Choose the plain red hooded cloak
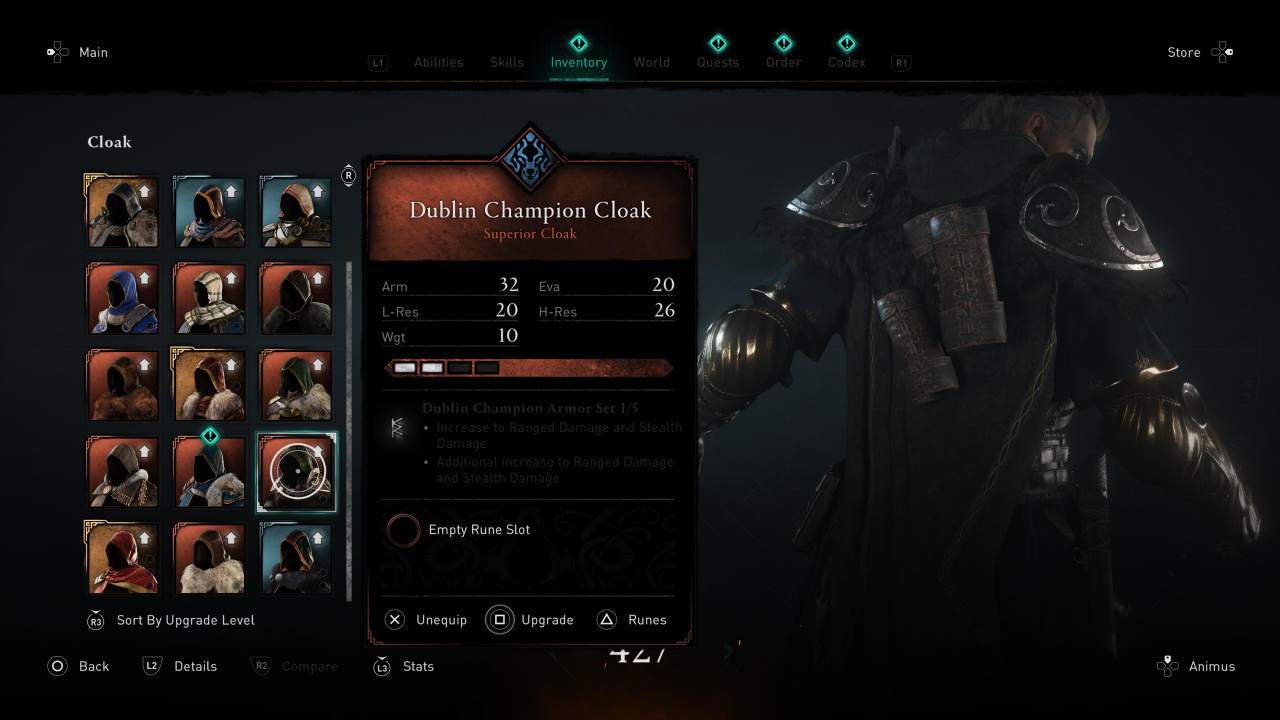 [x=123, y=558]
